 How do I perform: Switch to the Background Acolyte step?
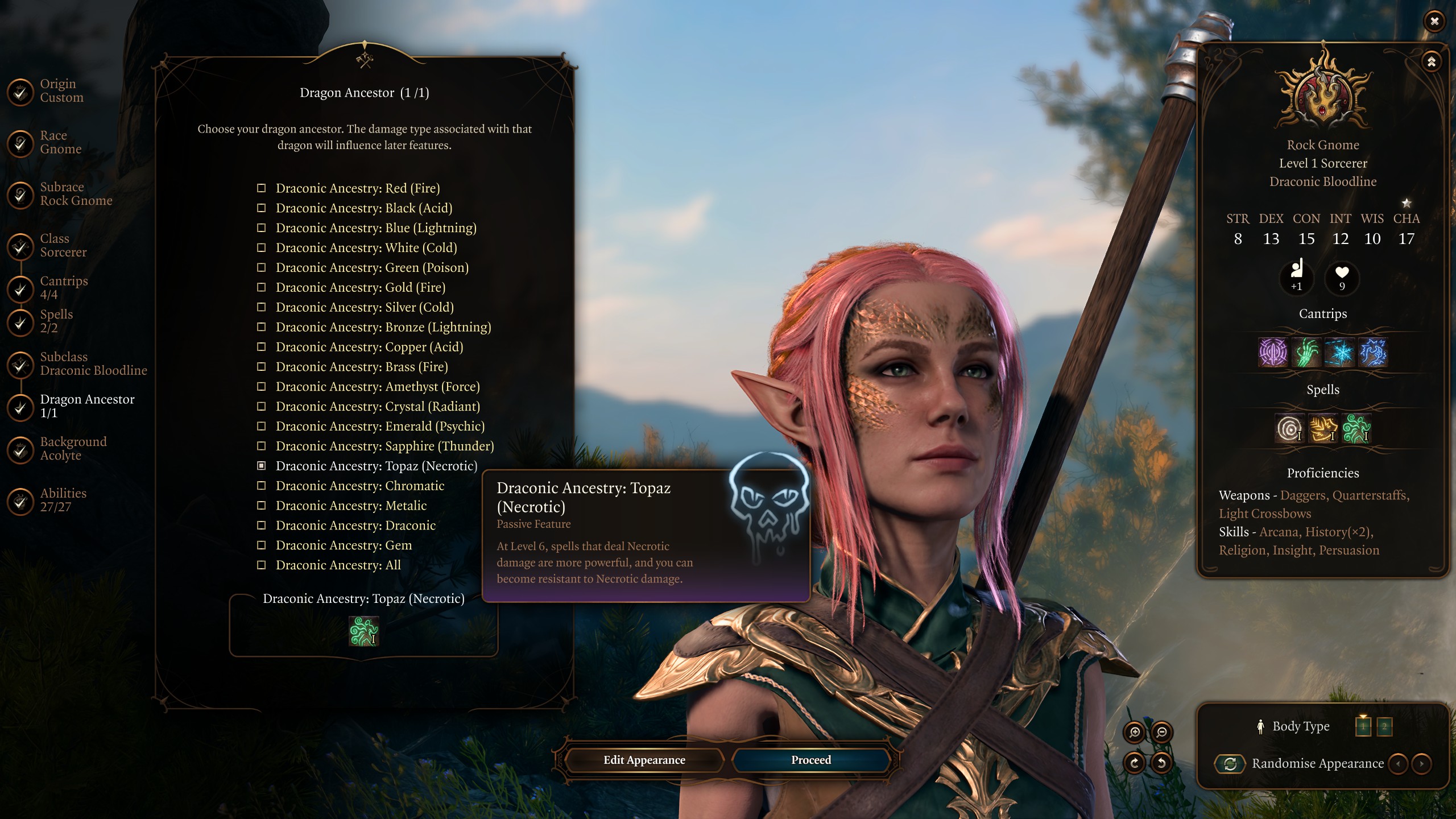73,449
